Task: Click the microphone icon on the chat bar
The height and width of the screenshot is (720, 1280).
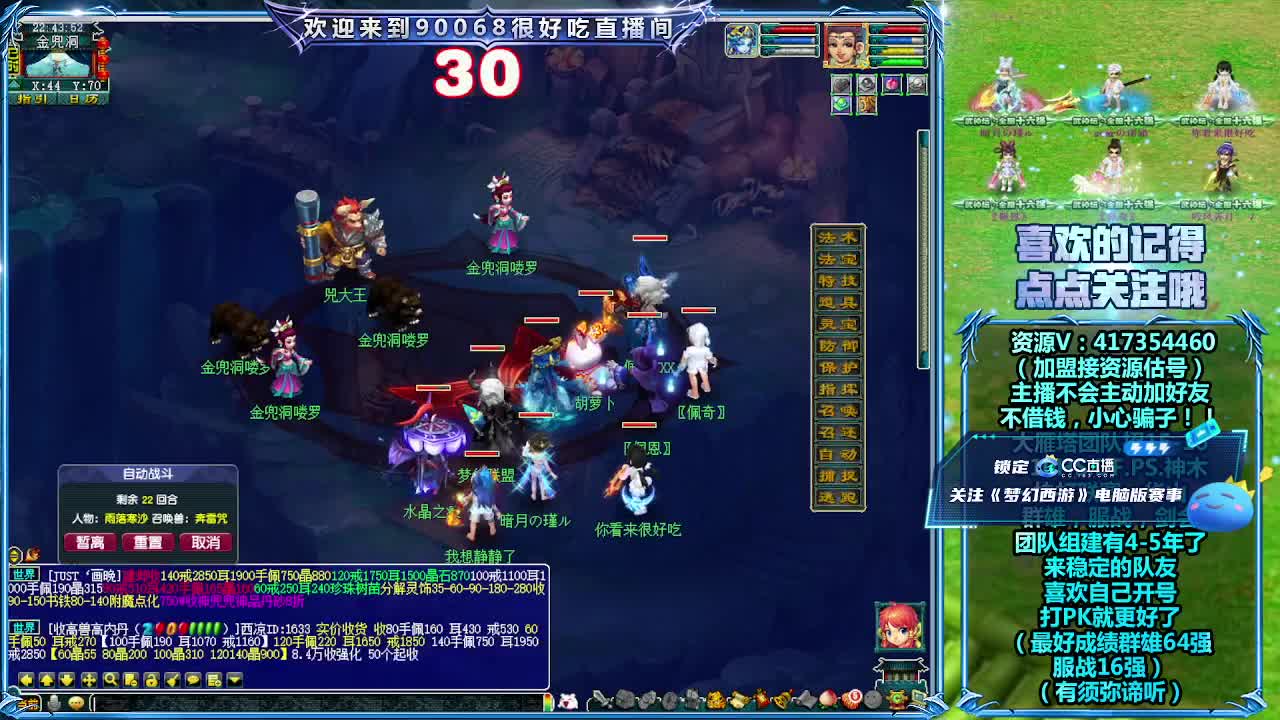Action: 53,703
